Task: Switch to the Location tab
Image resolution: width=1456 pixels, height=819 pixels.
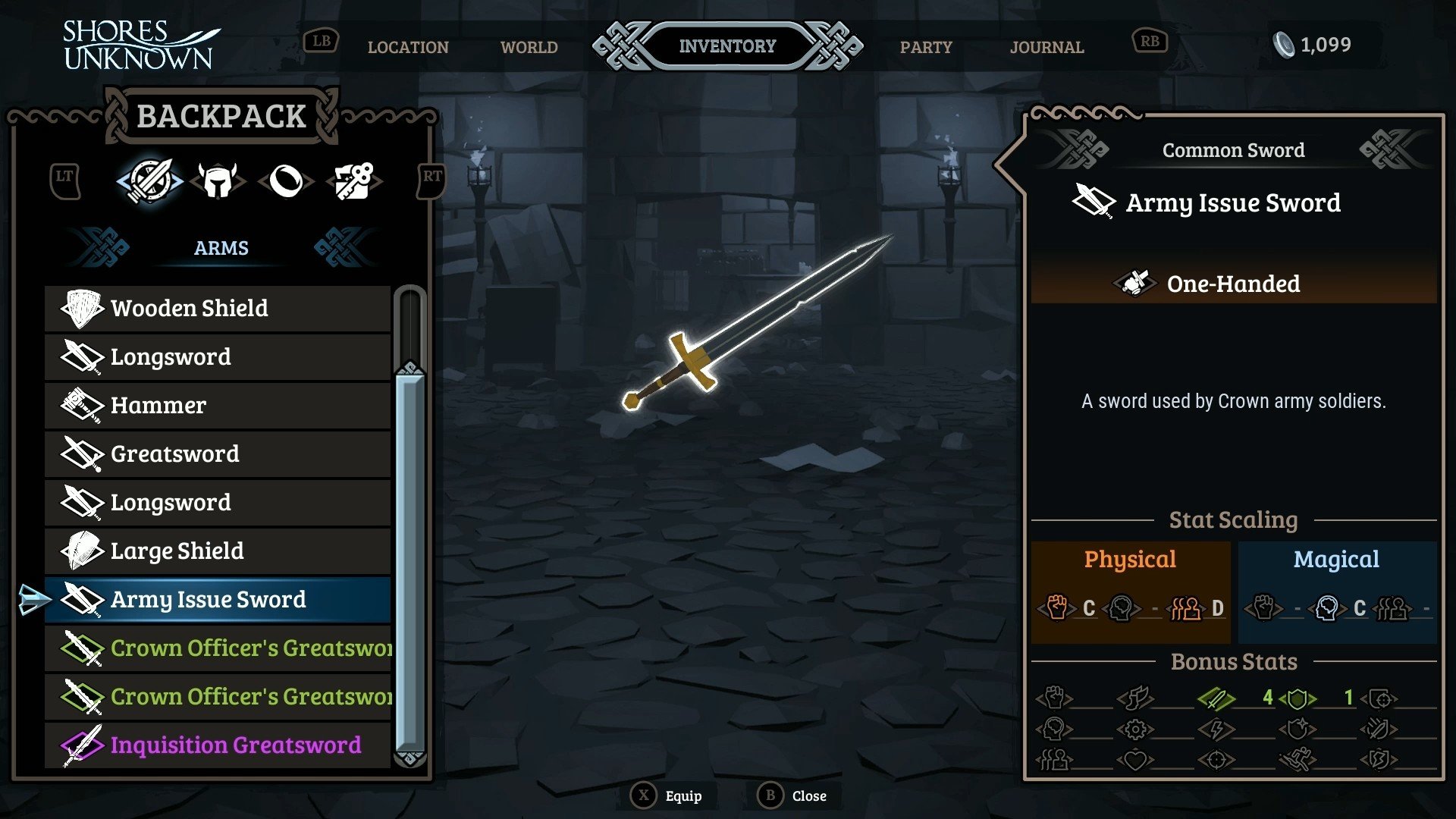Action: click(408, 47)
